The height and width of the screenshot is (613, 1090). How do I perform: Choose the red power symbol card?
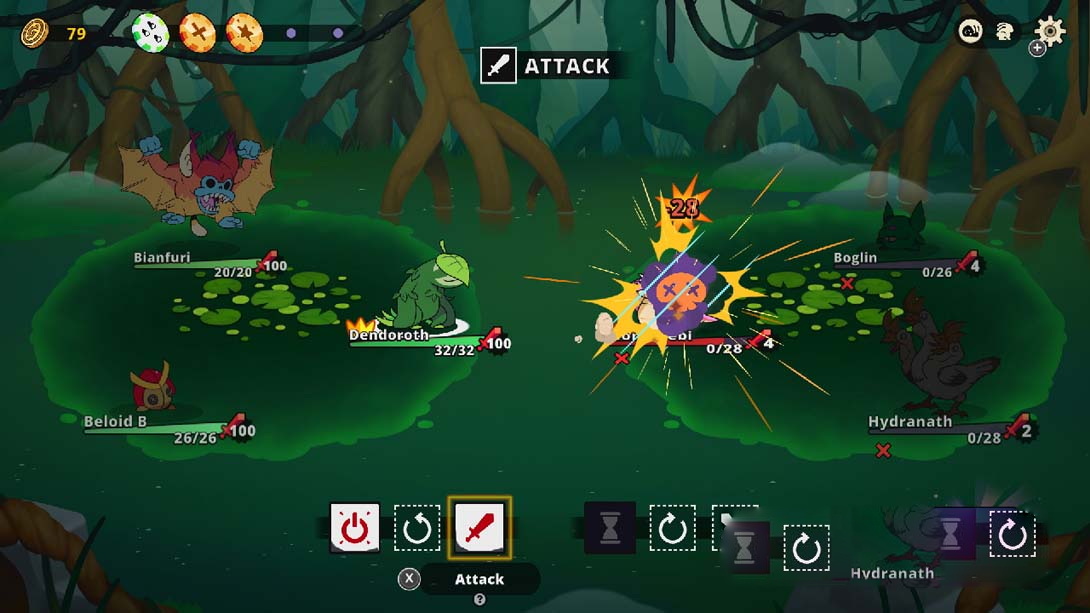[355, 527]
